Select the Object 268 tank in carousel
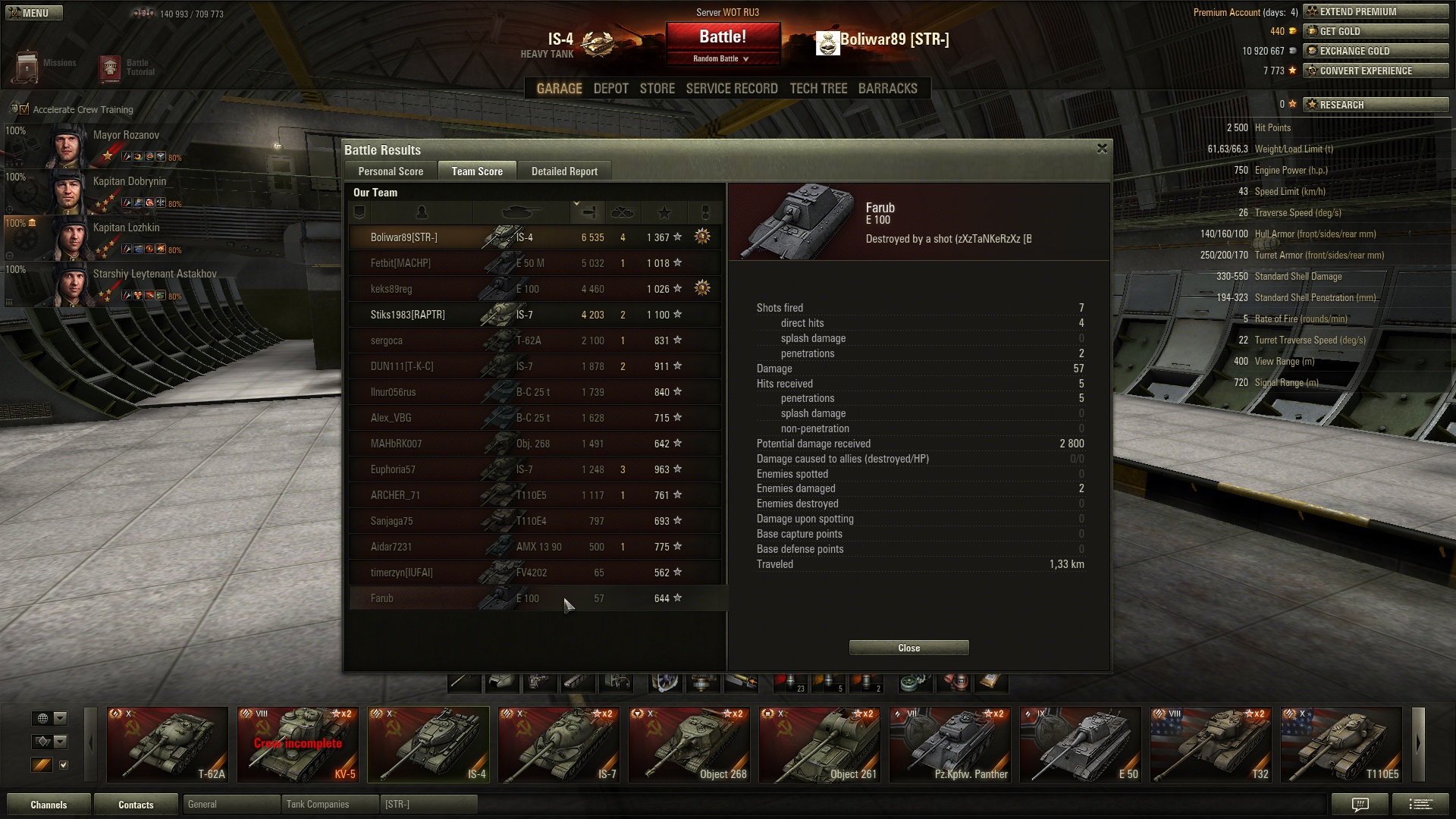This screenshot has height=819, width=1456. pos(689,744)
